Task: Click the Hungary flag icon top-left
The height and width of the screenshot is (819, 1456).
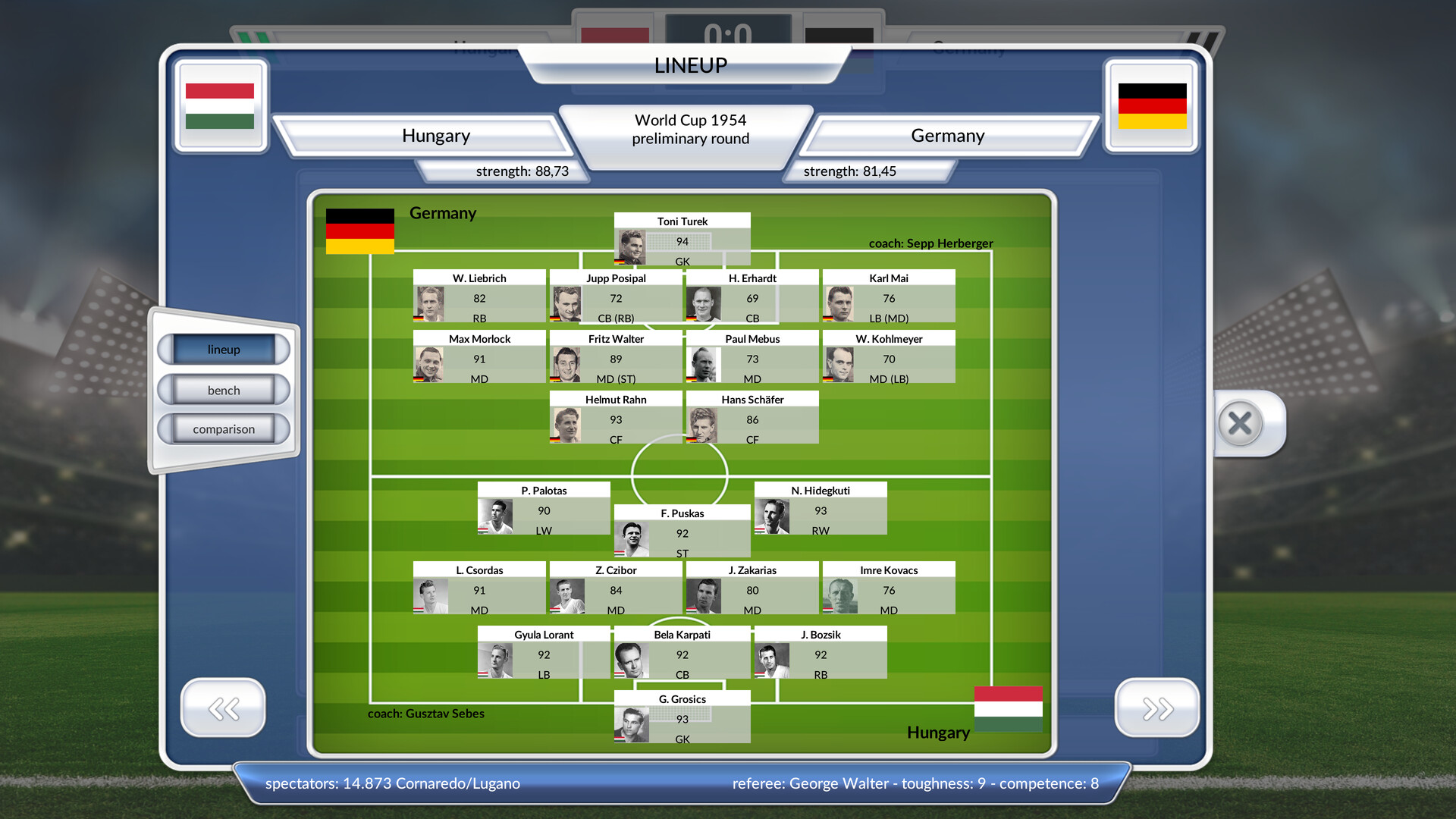Action: pyautogui.click(x=221, y=105)
